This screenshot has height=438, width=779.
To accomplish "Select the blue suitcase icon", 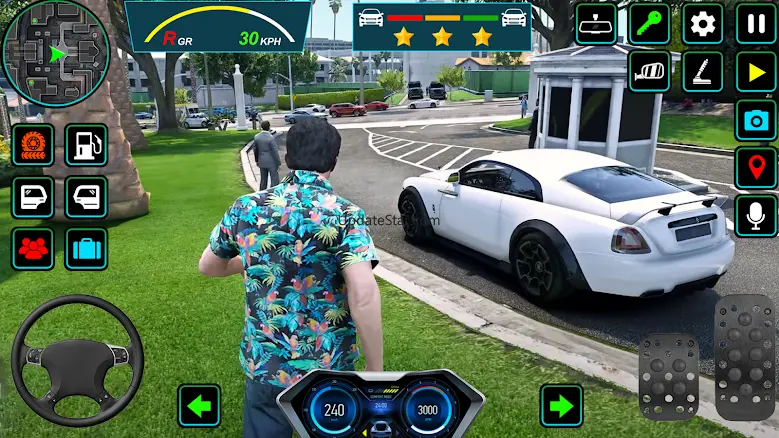I will click(86, 249).
